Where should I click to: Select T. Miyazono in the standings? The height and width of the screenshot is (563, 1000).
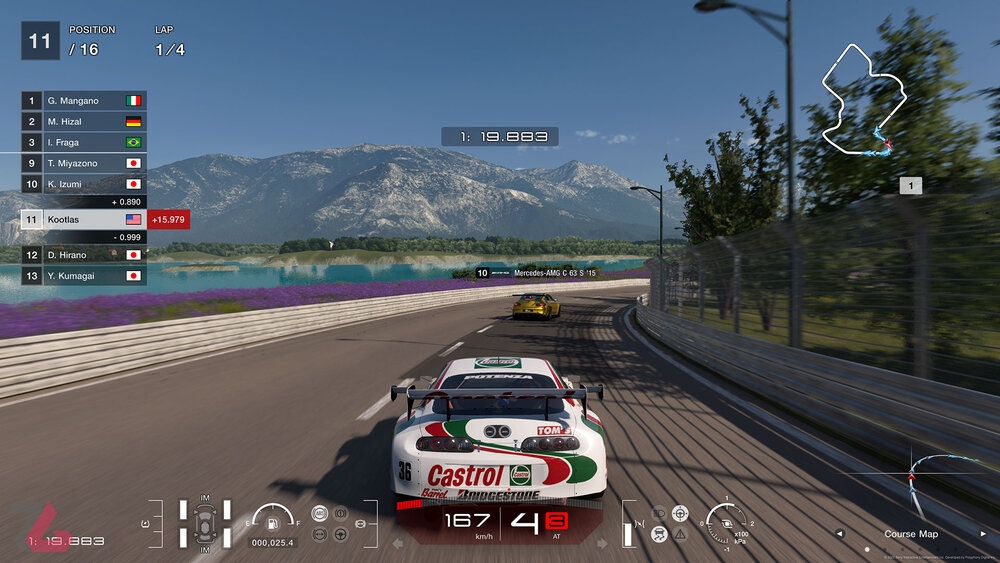pyautogui.click(x=84, y=163)
